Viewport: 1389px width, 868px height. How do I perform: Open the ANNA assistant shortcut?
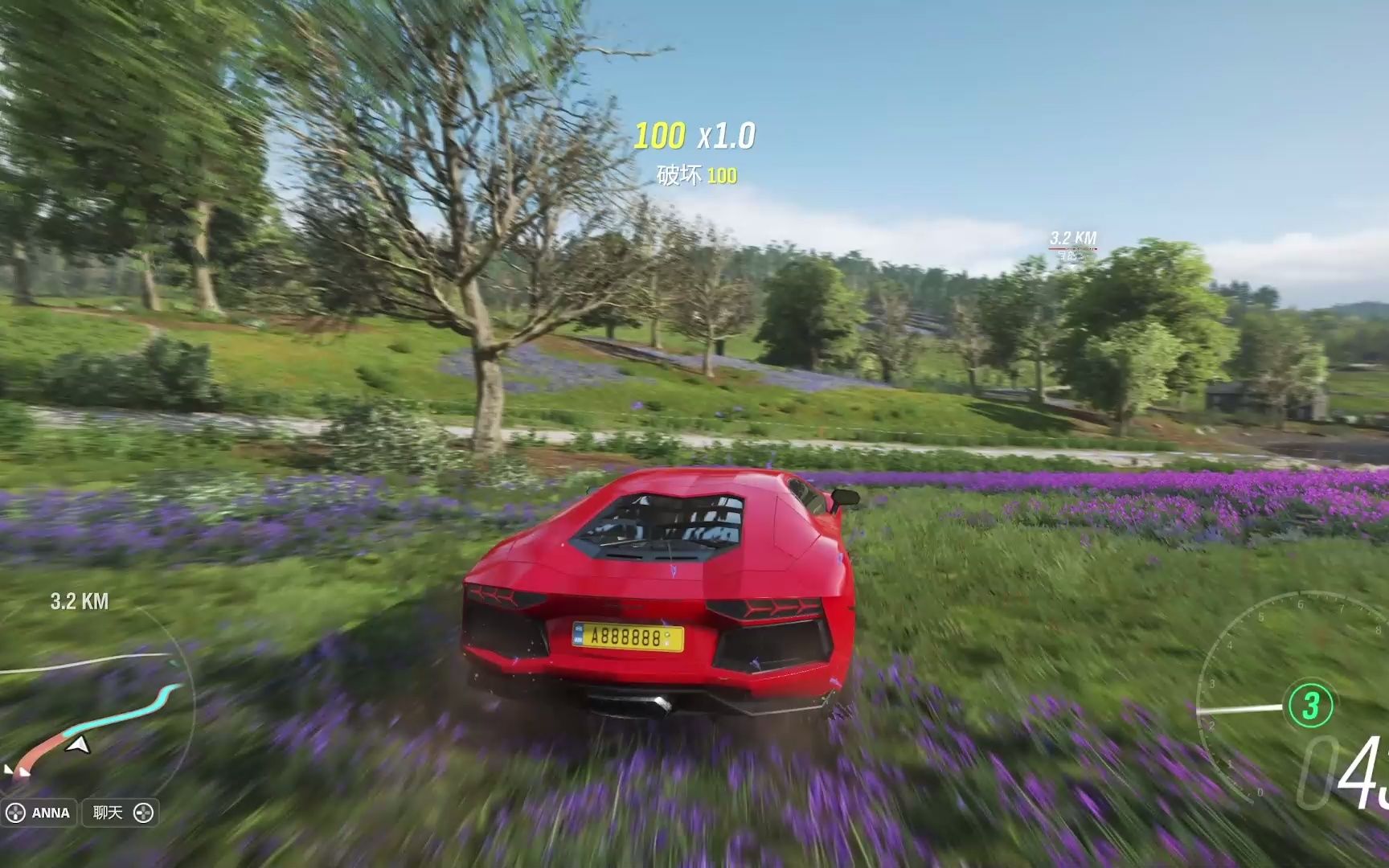pos(39,813)
